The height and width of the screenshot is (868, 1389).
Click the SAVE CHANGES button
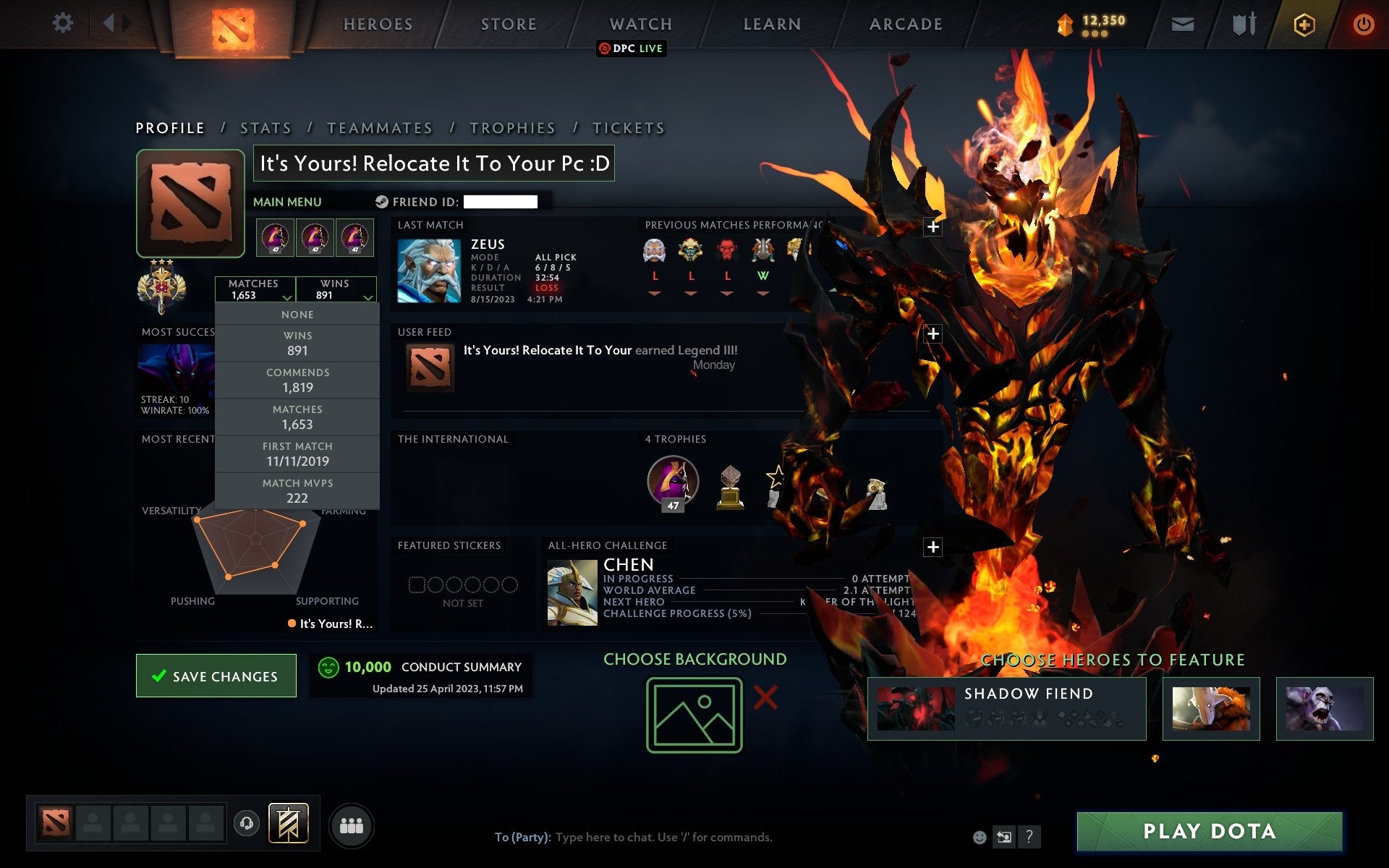point(216,676)
